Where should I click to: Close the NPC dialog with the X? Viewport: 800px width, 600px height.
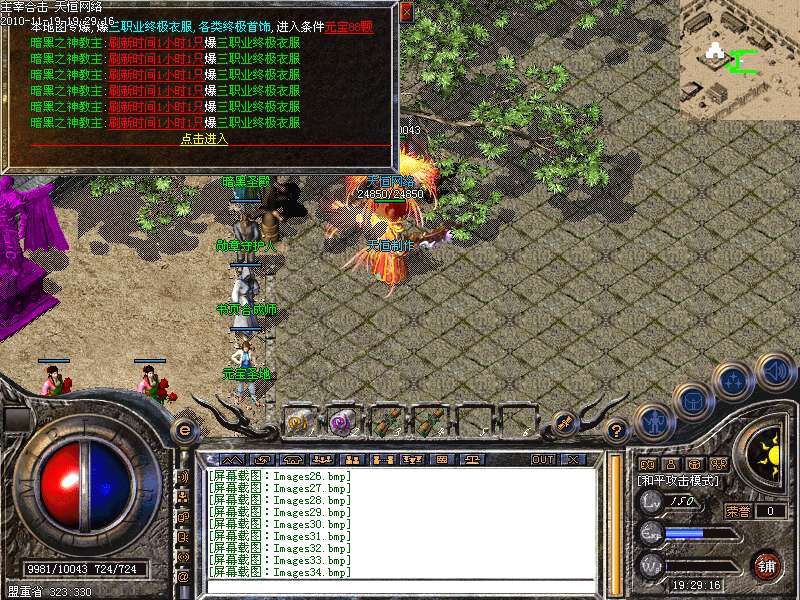[x=406, y=13]
